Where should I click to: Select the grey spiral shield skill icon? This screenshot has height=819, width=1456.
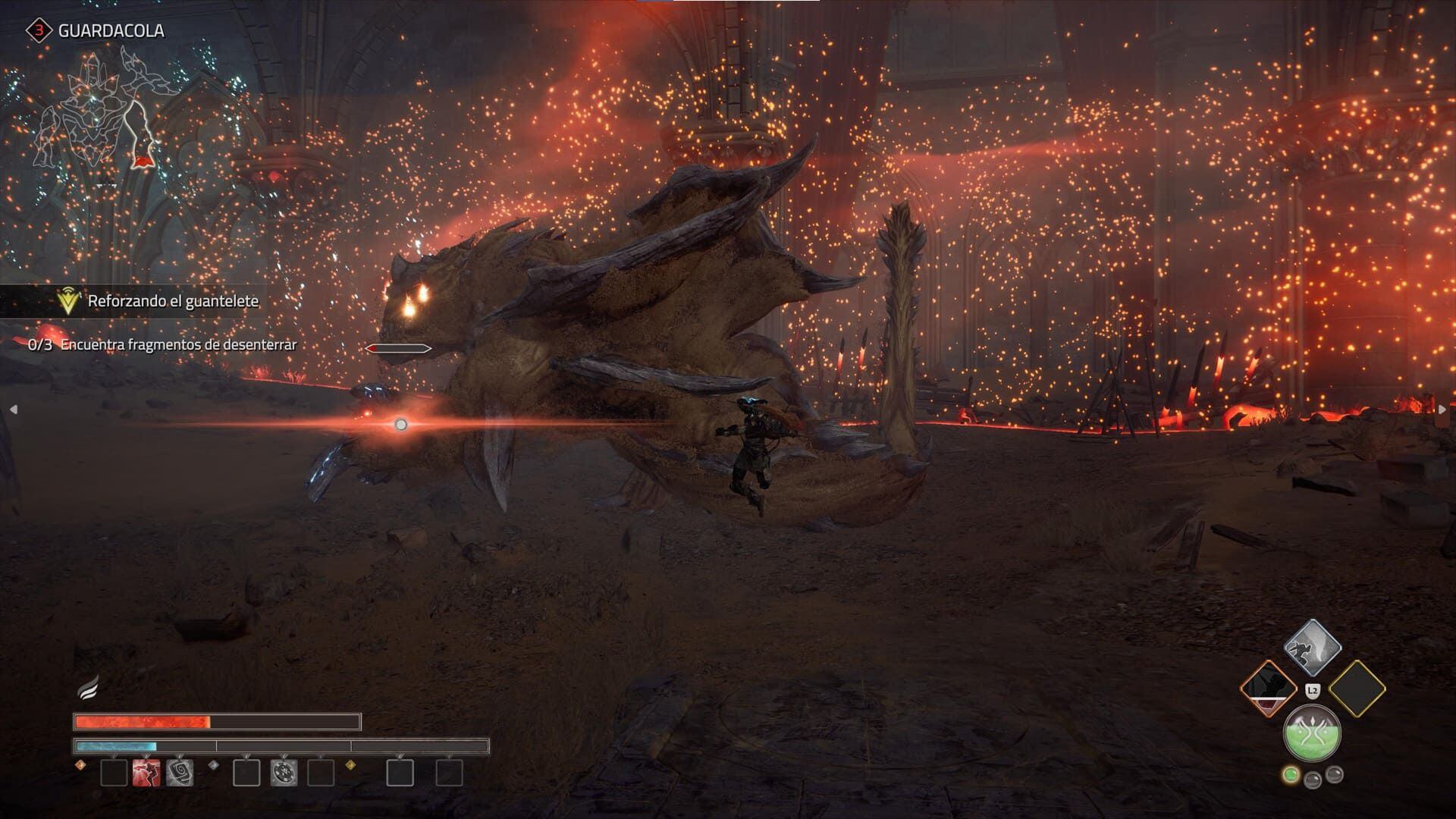tap(180, 773)
